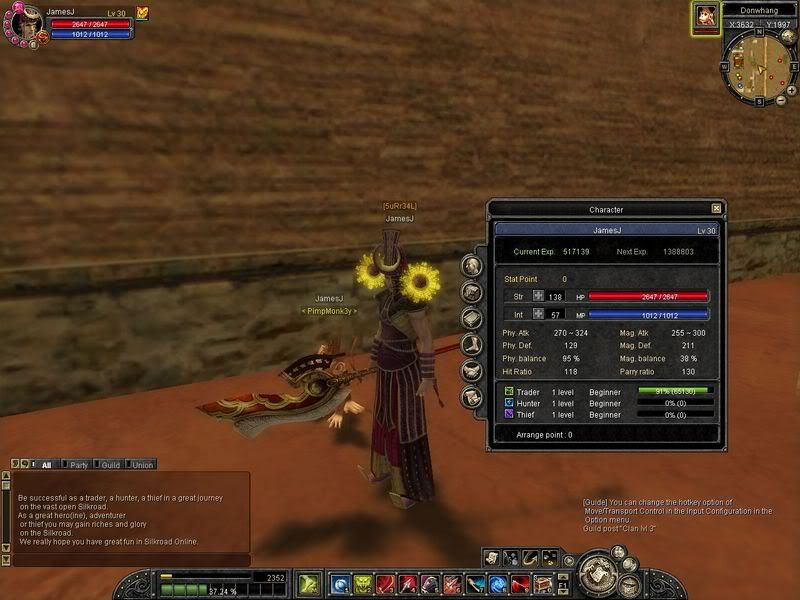Select the treasure chest hotbar slot
Image resolution: width=800 pixels, height=600 pixels.
545,583
